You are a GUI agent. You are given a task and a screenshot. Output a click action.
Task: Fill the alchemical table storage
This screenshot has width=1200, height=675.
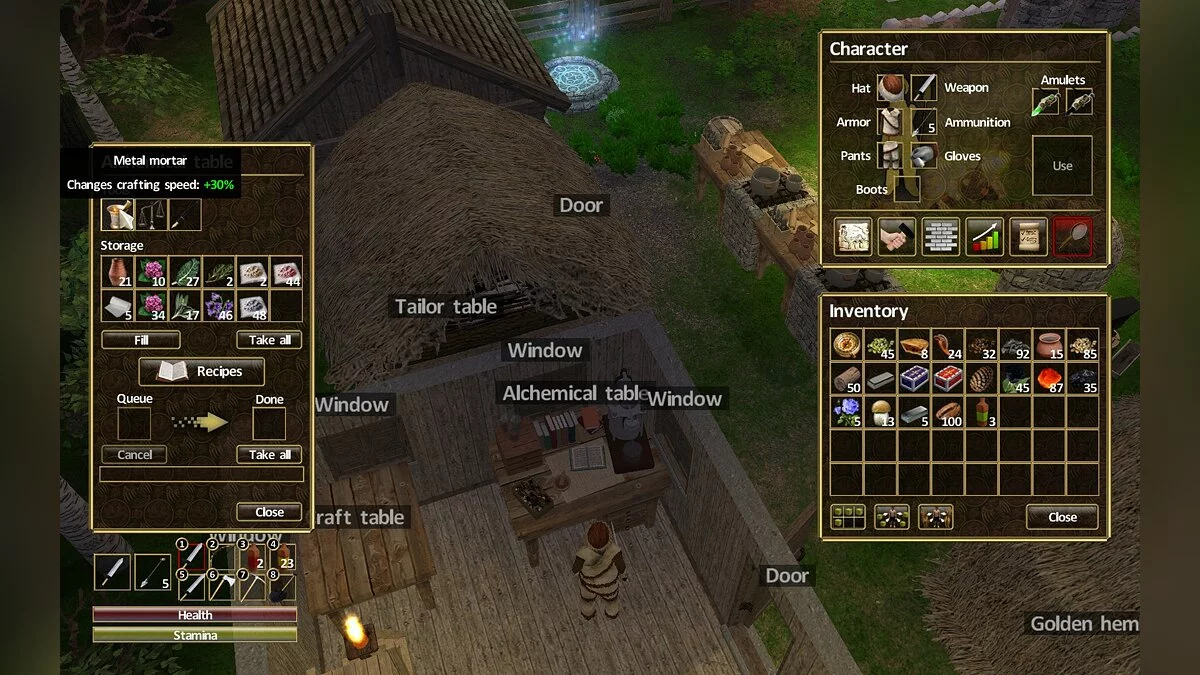pos(141,340)
